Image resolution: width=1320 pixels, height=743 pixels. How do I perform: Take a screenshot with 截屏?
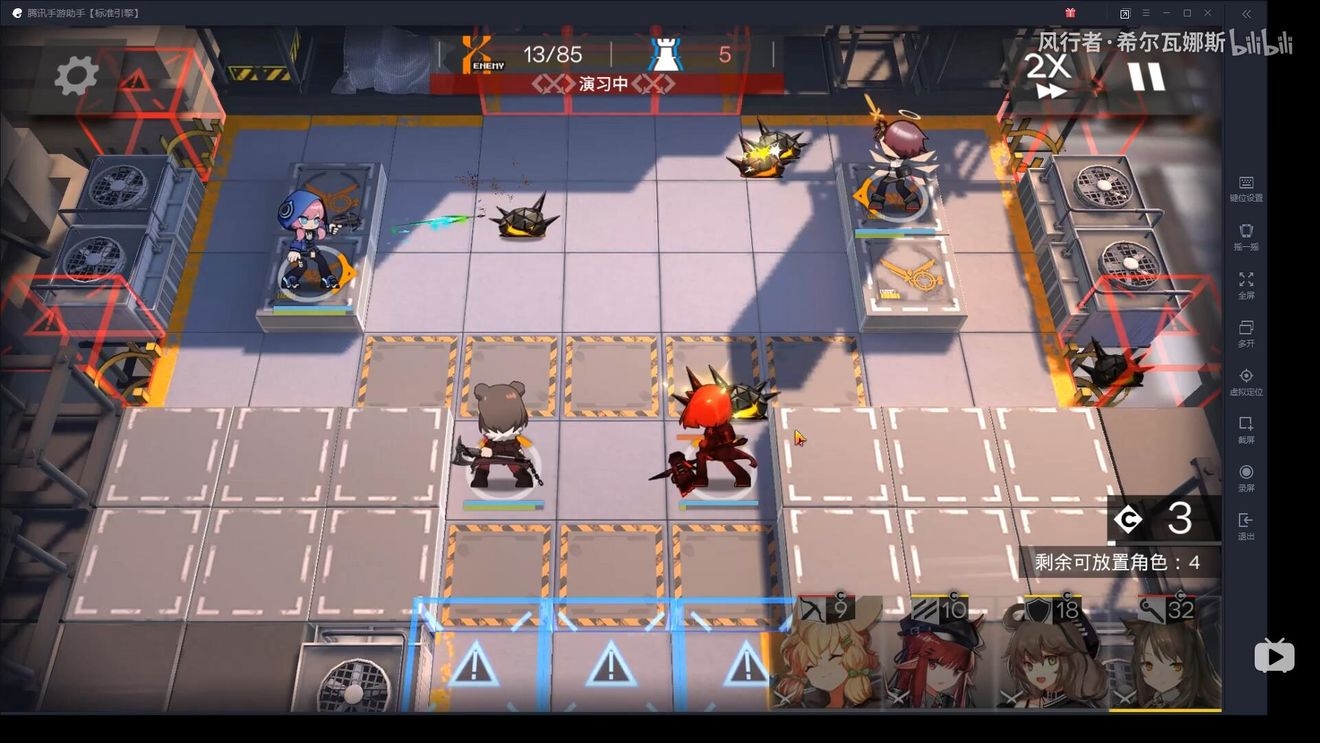pyautogui.click(x=1246, y=430)
